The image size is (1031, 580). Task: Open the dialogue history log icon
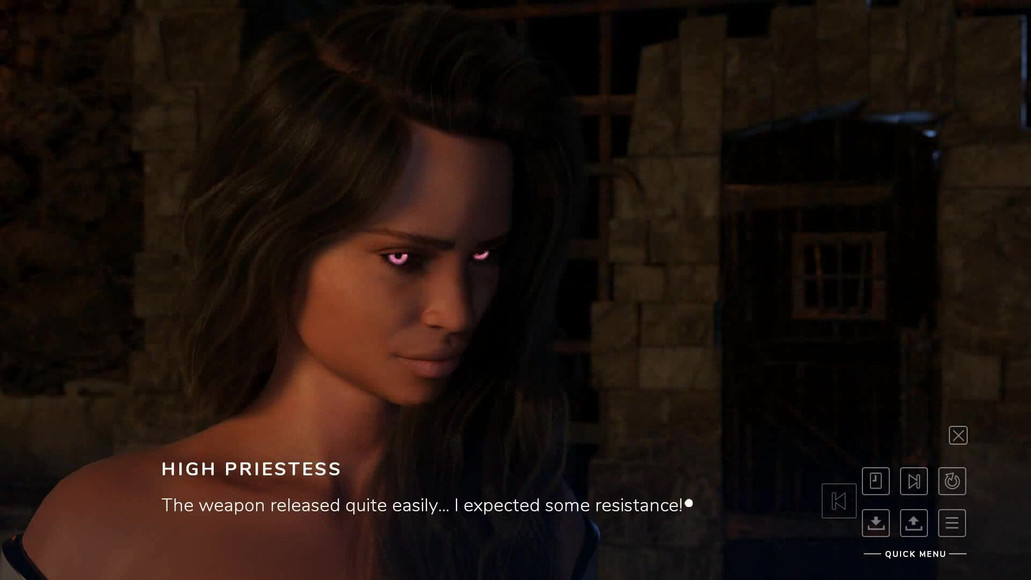click(875, 481)
